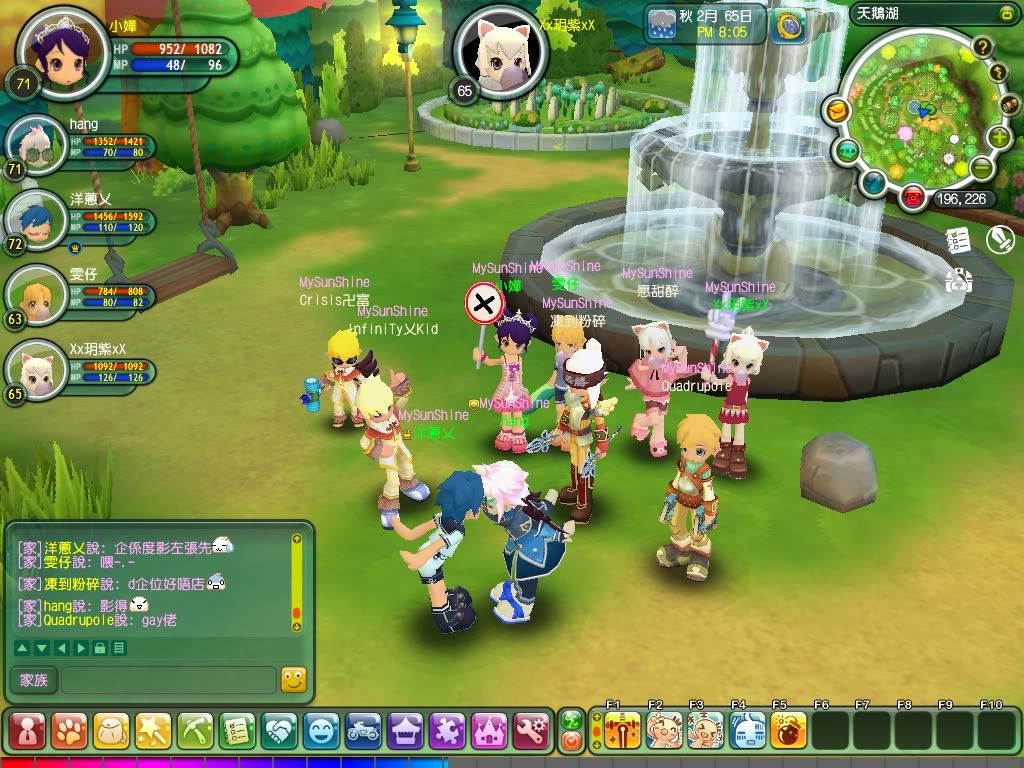Click the pickaxe toolbar button
The height and width of the screenshot is (768, 1024).
[x=195, y=731]
